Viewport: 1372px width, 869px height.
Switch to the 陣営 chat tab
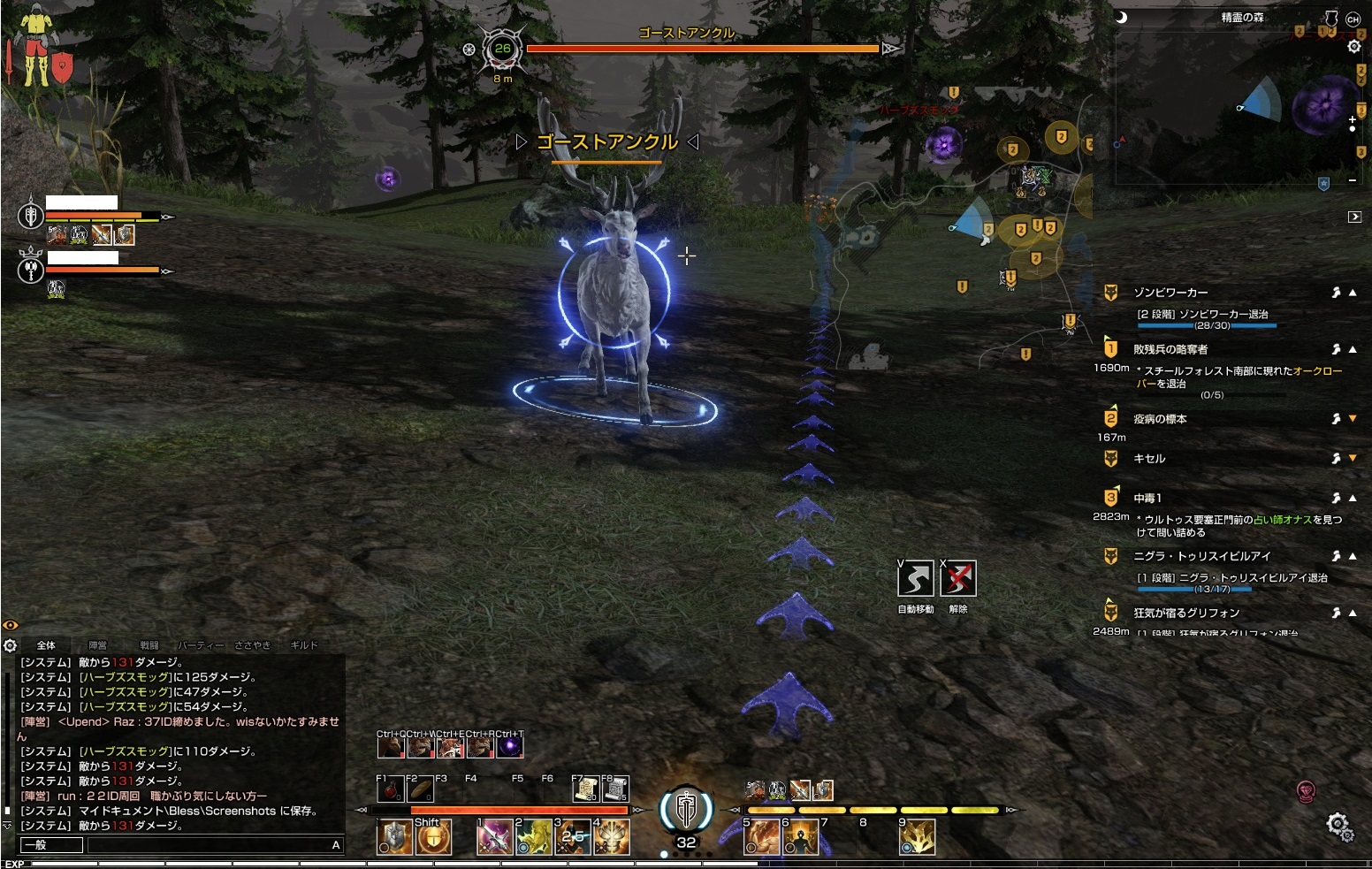pos(97,645)
